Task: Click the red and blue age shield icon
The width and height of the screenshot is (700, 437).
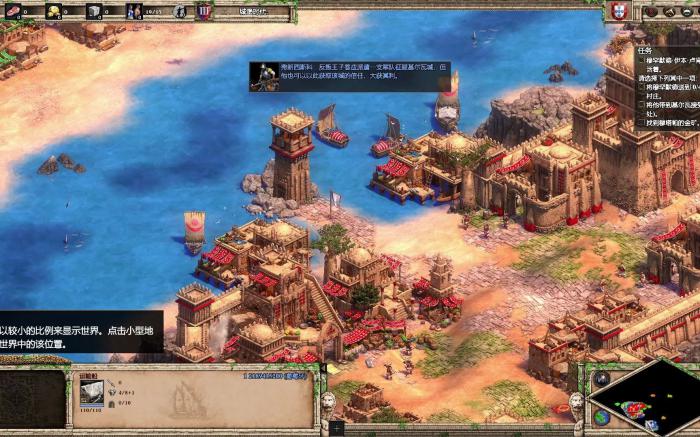Action: 204,11
